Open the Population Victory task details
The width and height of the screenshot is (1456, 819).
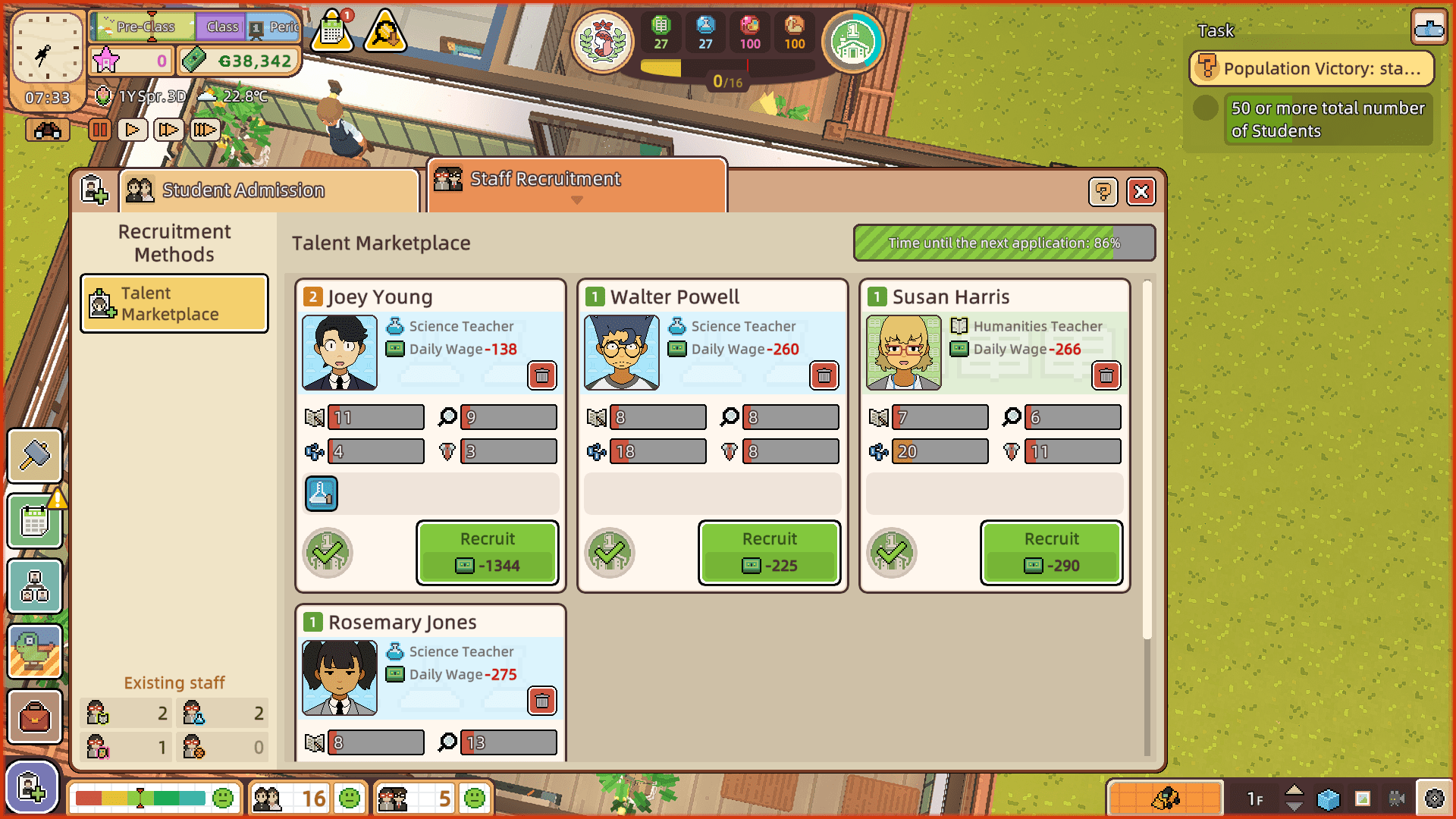pyautogui.click(x=1311, y=68)
